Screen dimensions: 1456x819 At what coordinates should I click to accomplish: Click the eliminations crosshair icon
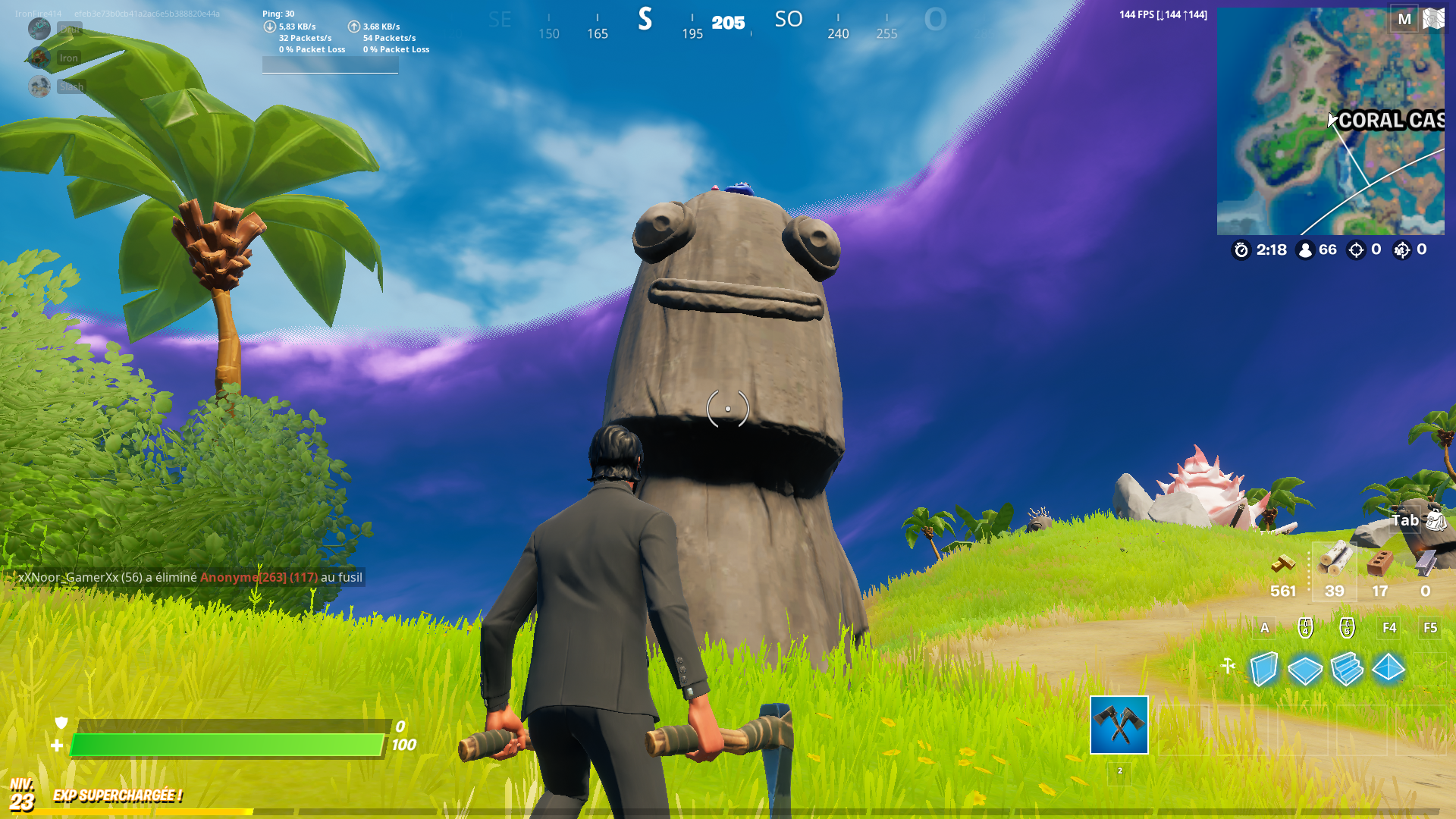click(1356, 249)
